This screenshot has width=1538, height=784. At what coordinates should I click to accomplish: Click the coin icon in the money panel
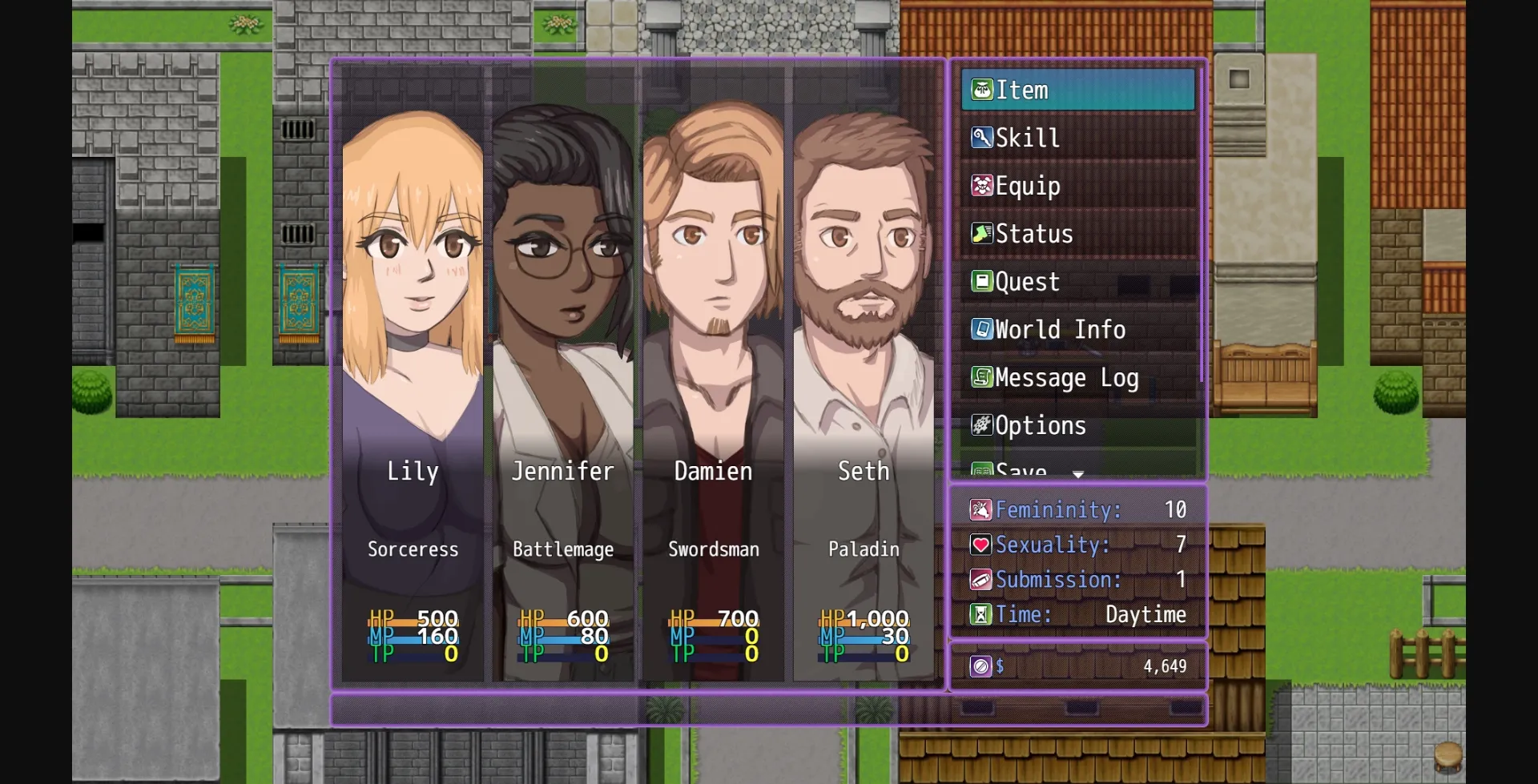(x=980, y=665)
